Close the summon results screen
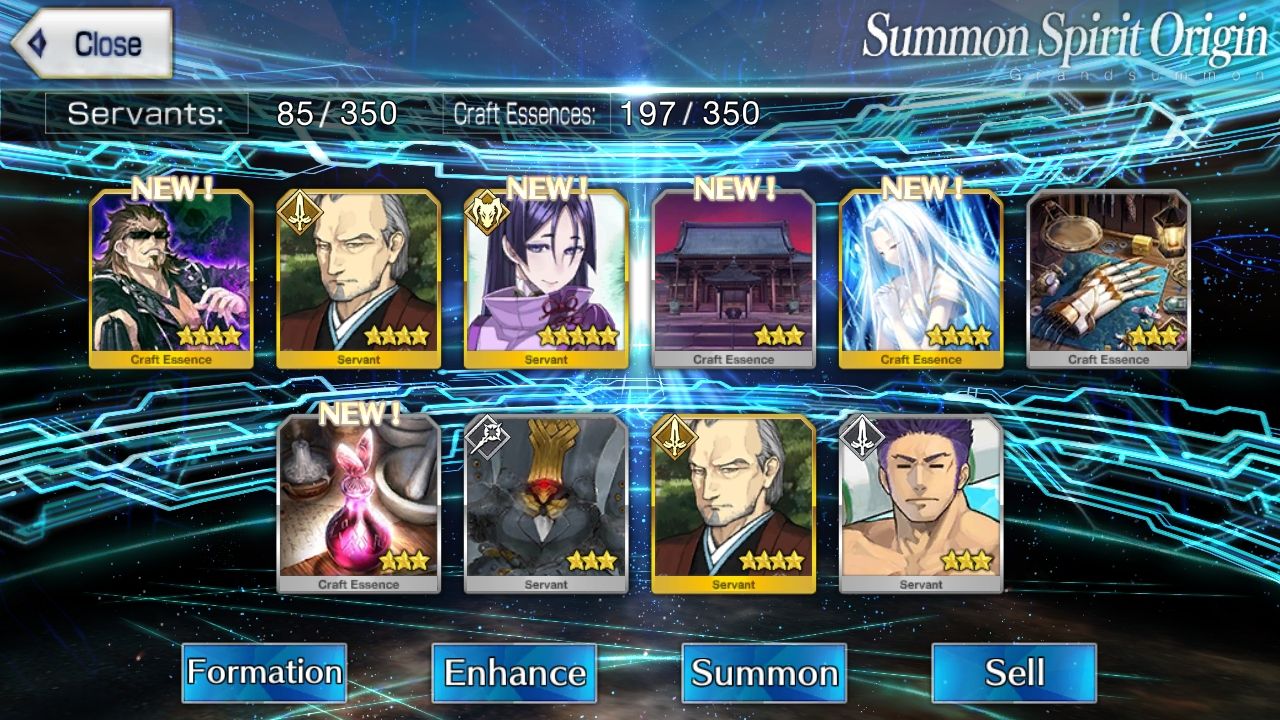The width and height of the screenshot is (1280, 720). click(92, 44)
